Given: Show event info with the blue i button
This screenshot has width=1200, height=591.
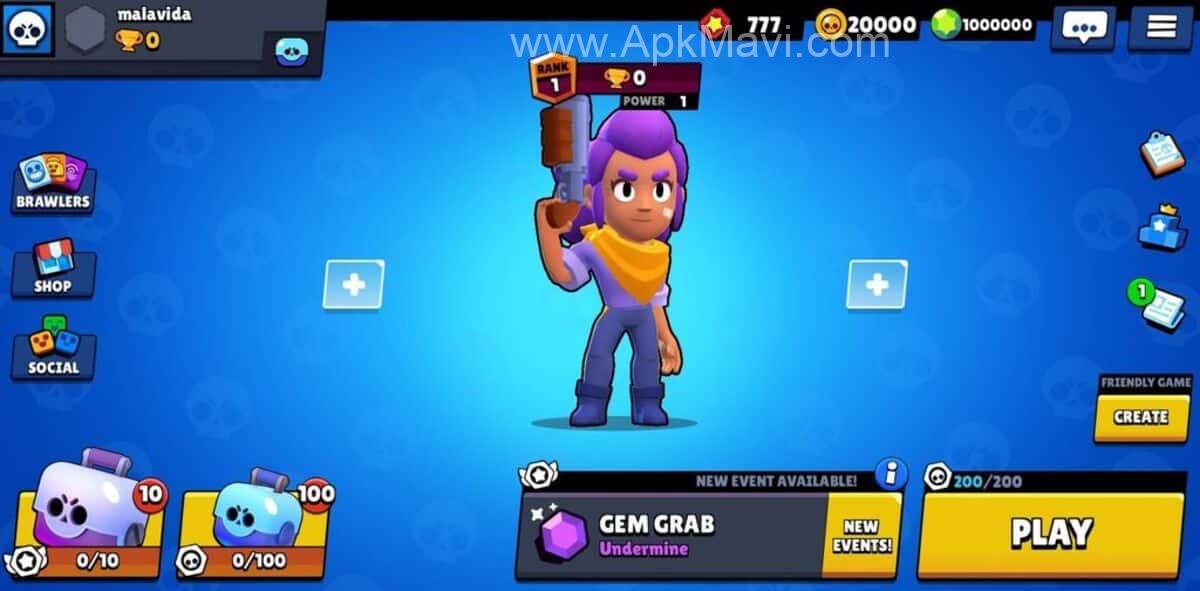Looking at the screenshot, I should 890,473.
